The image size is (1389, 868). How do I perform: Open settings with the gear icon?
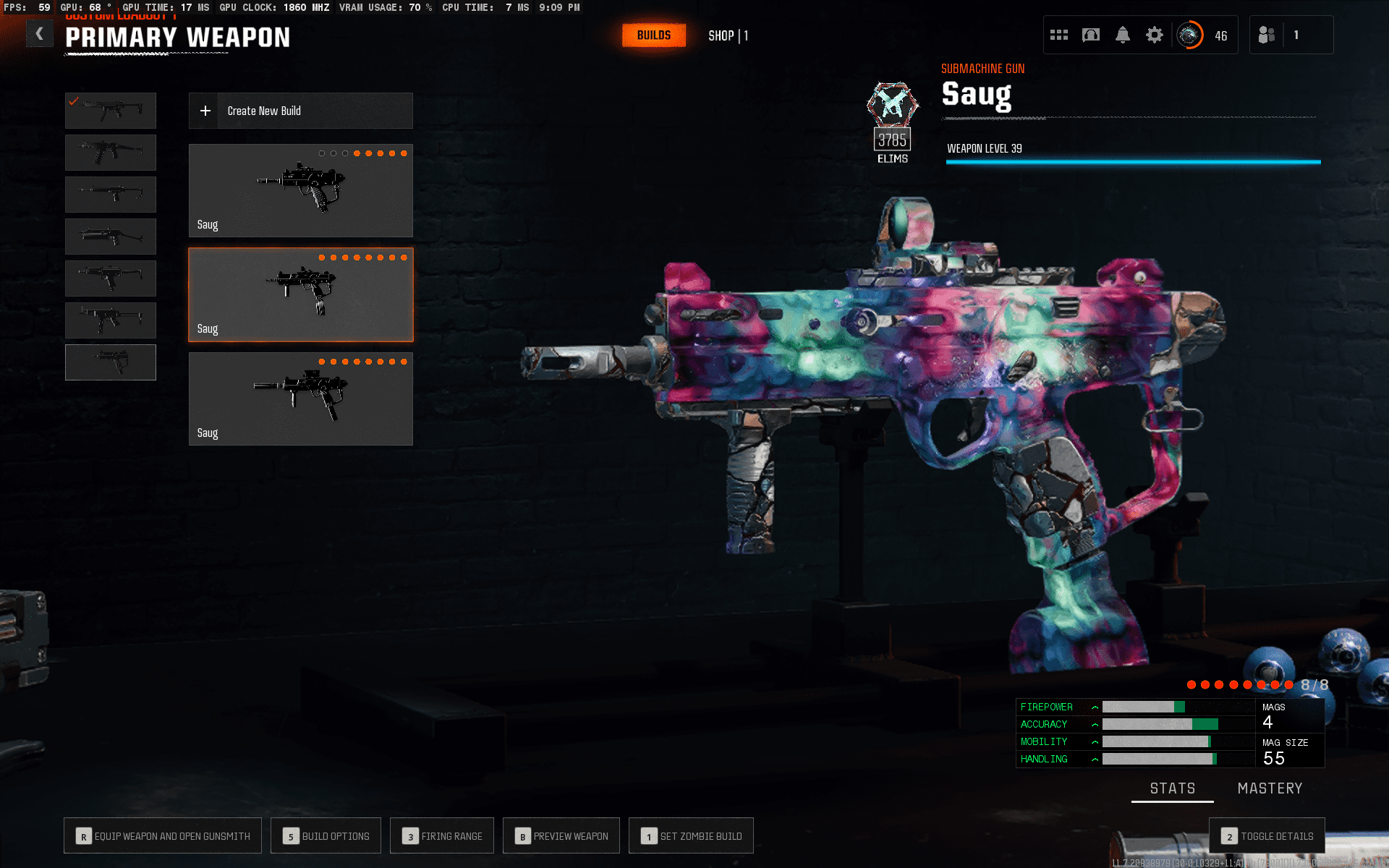pos(1154,35)
